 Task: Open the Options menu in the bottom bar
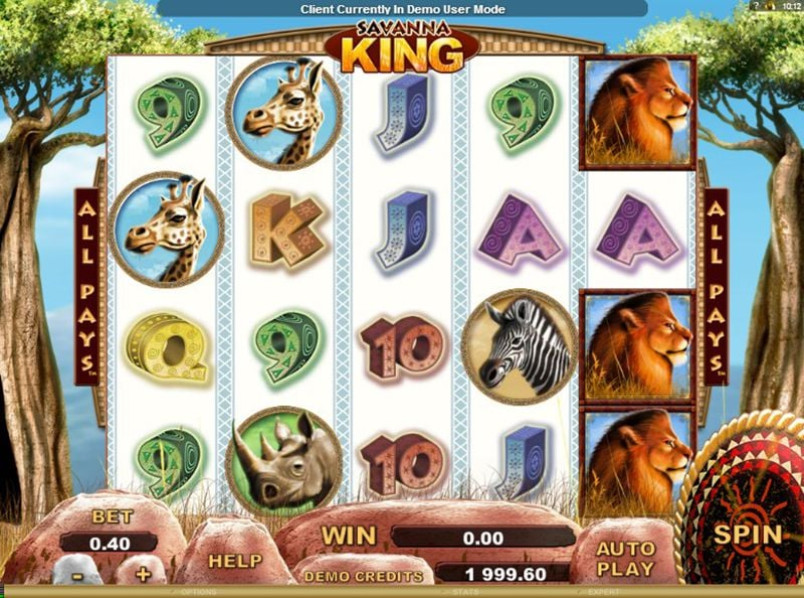197,593
